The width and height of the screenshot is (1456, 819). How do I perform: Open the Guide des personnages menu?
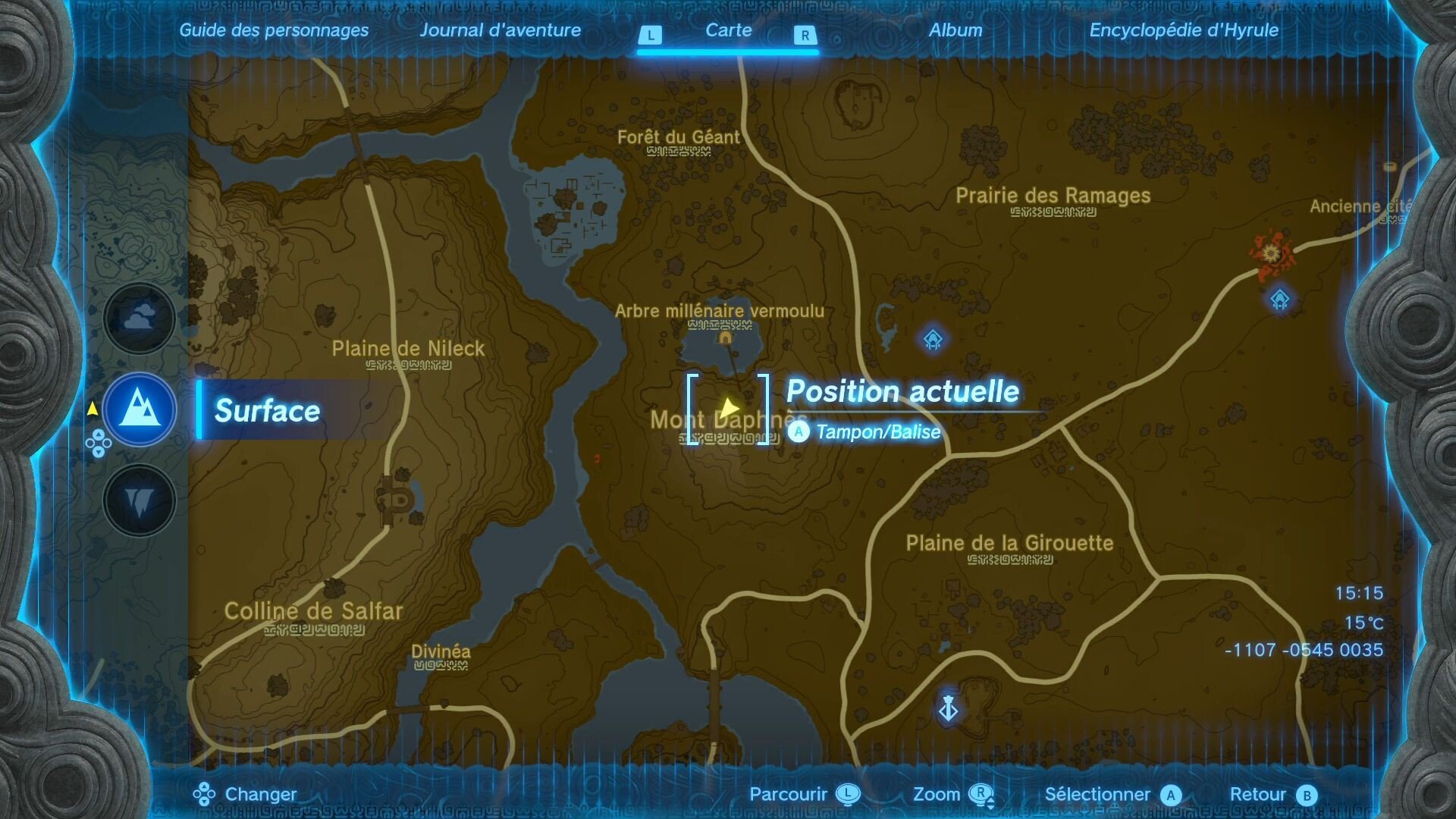click(274, 31)
